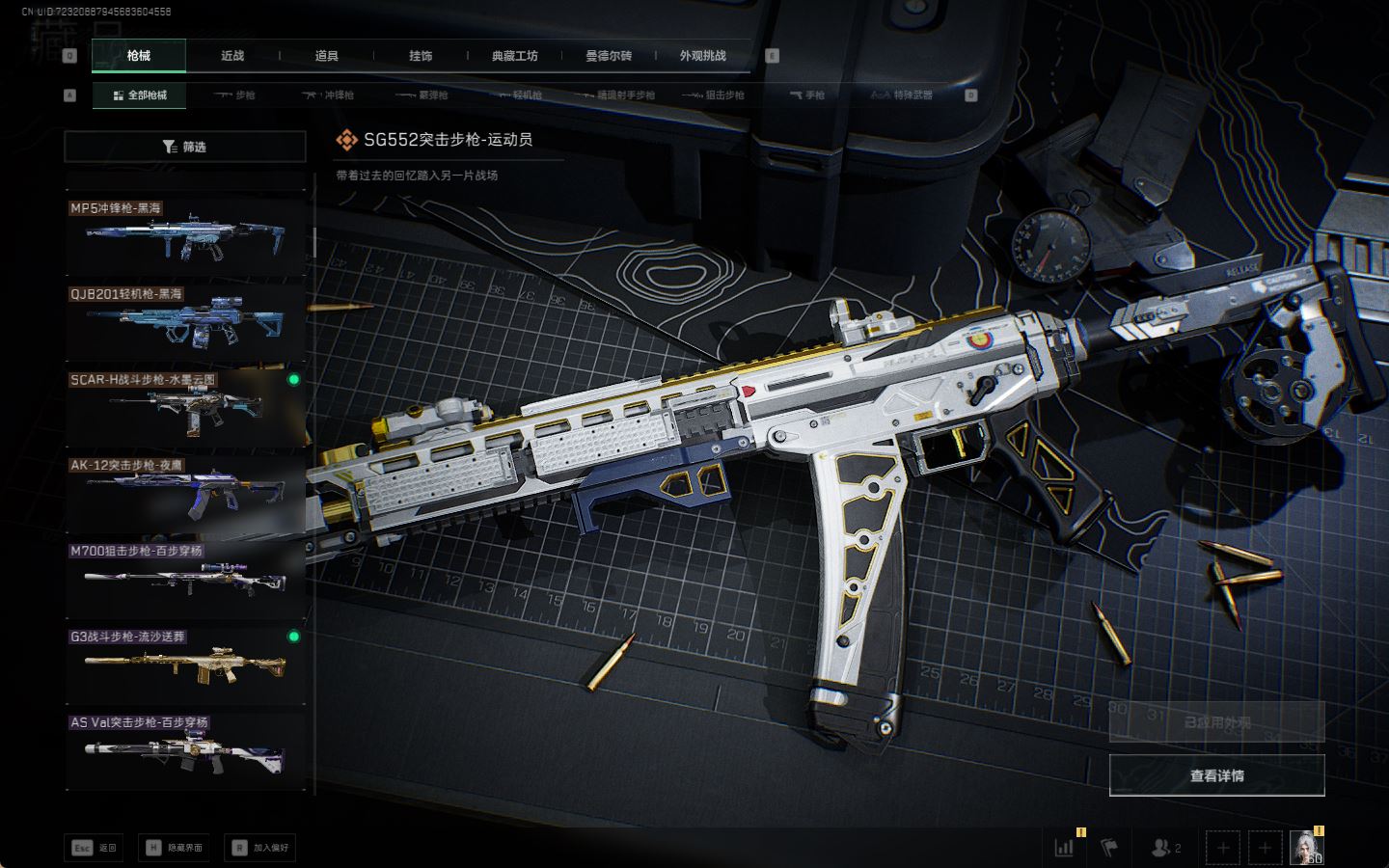The image size is (1389, 868).
Task: Filter weapons by 手枪 pistols
Action: [807, 95]
